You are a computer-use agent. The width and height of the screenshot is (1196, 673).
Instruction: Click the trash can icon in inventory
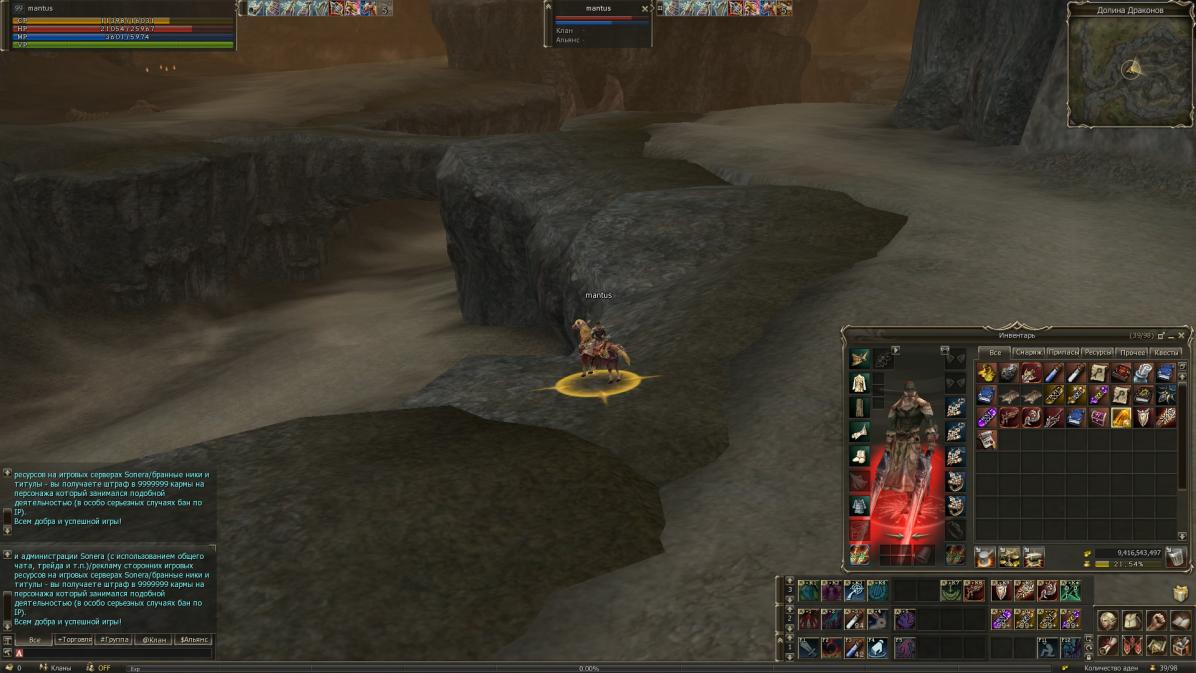[x=1176, y=557]
